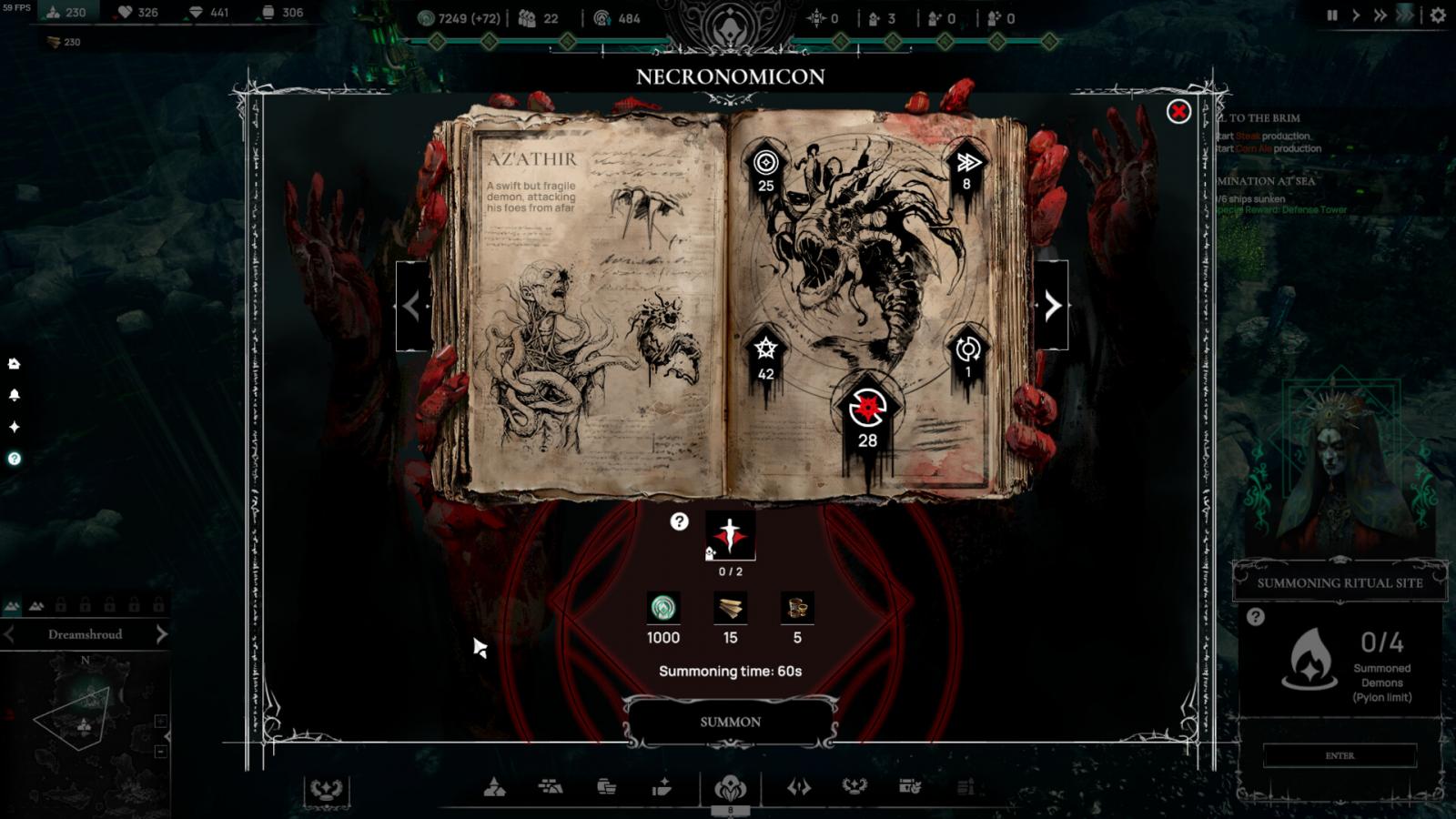Click the teal question mark help icon
The width and height of the screenshot is (1456, 819).
[x=14, y=459]
